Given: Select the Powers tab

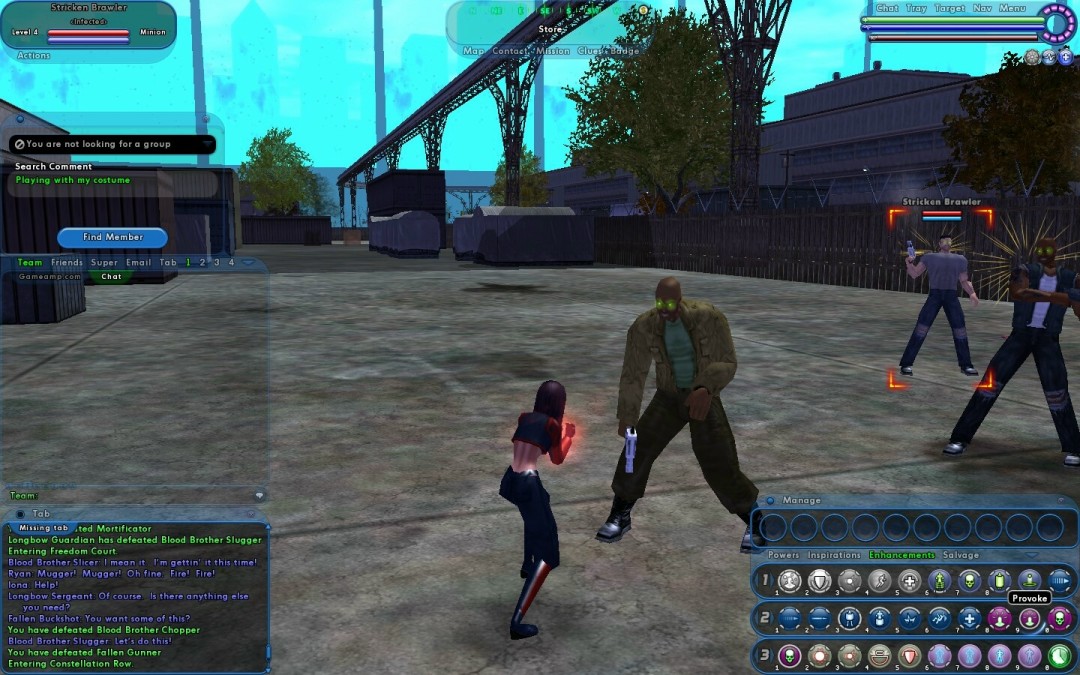Looking at the screenshot, I should (783, 555).
